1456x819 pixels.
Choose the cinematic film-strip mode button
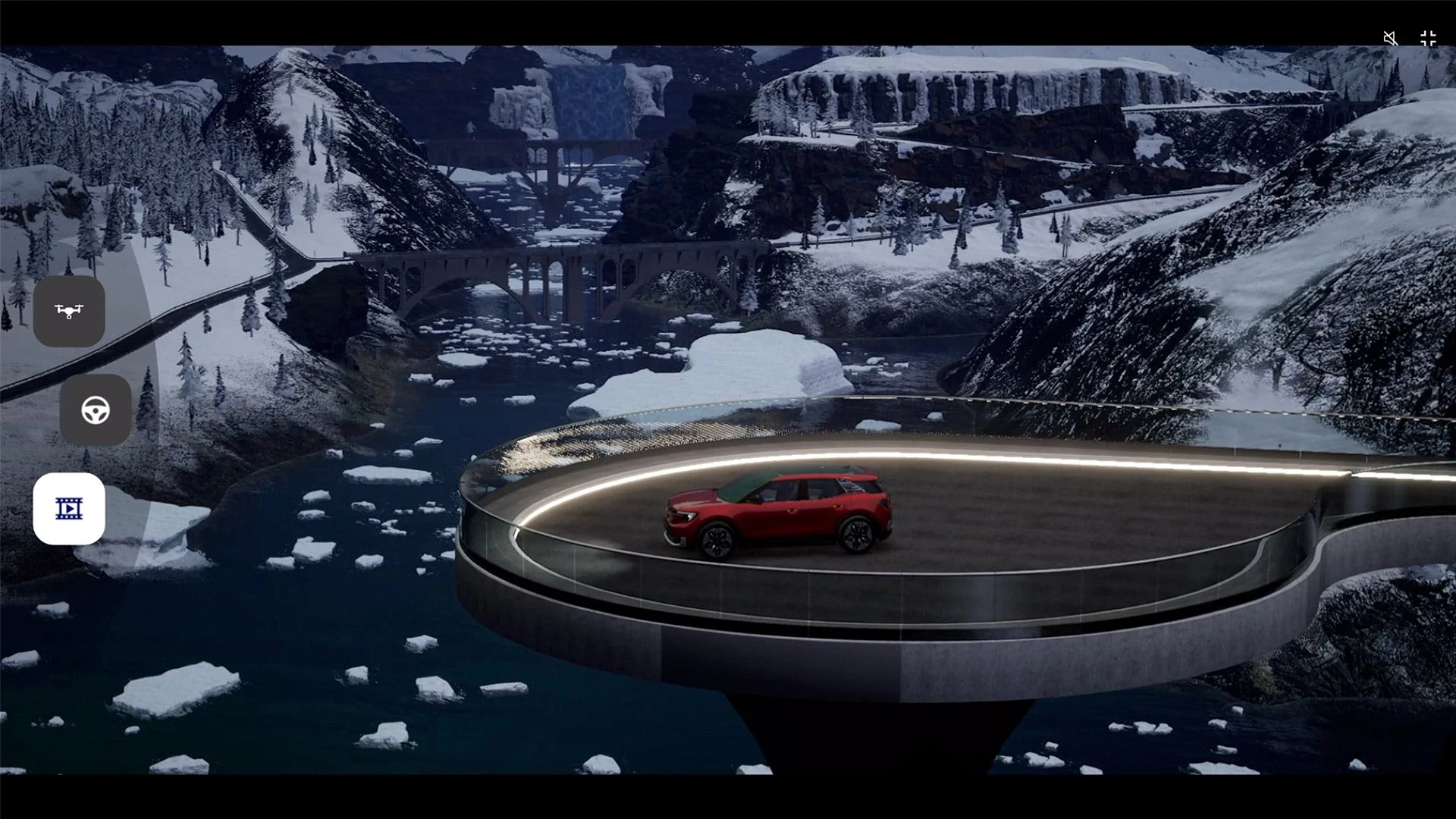(x=69, y=509)
